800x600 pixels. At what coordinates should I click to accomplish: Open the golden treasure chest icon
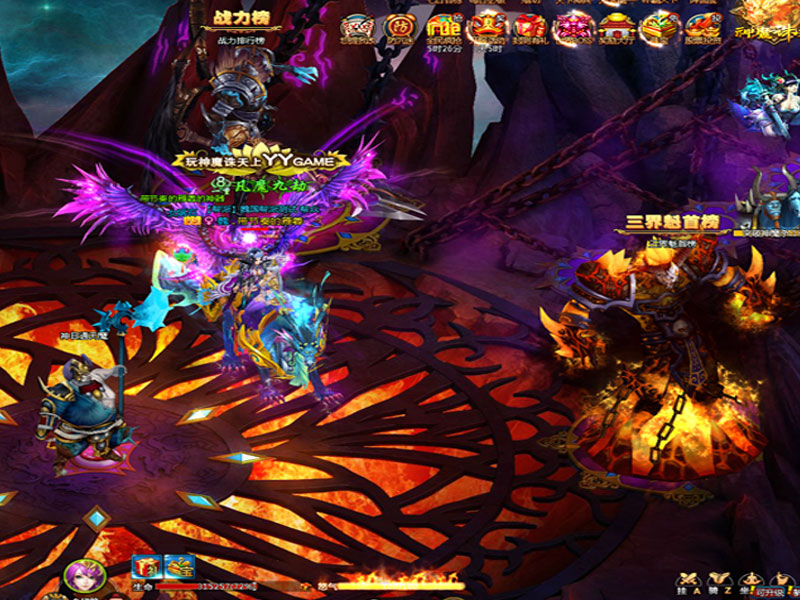pyautogui.click(x=659, y=28)
